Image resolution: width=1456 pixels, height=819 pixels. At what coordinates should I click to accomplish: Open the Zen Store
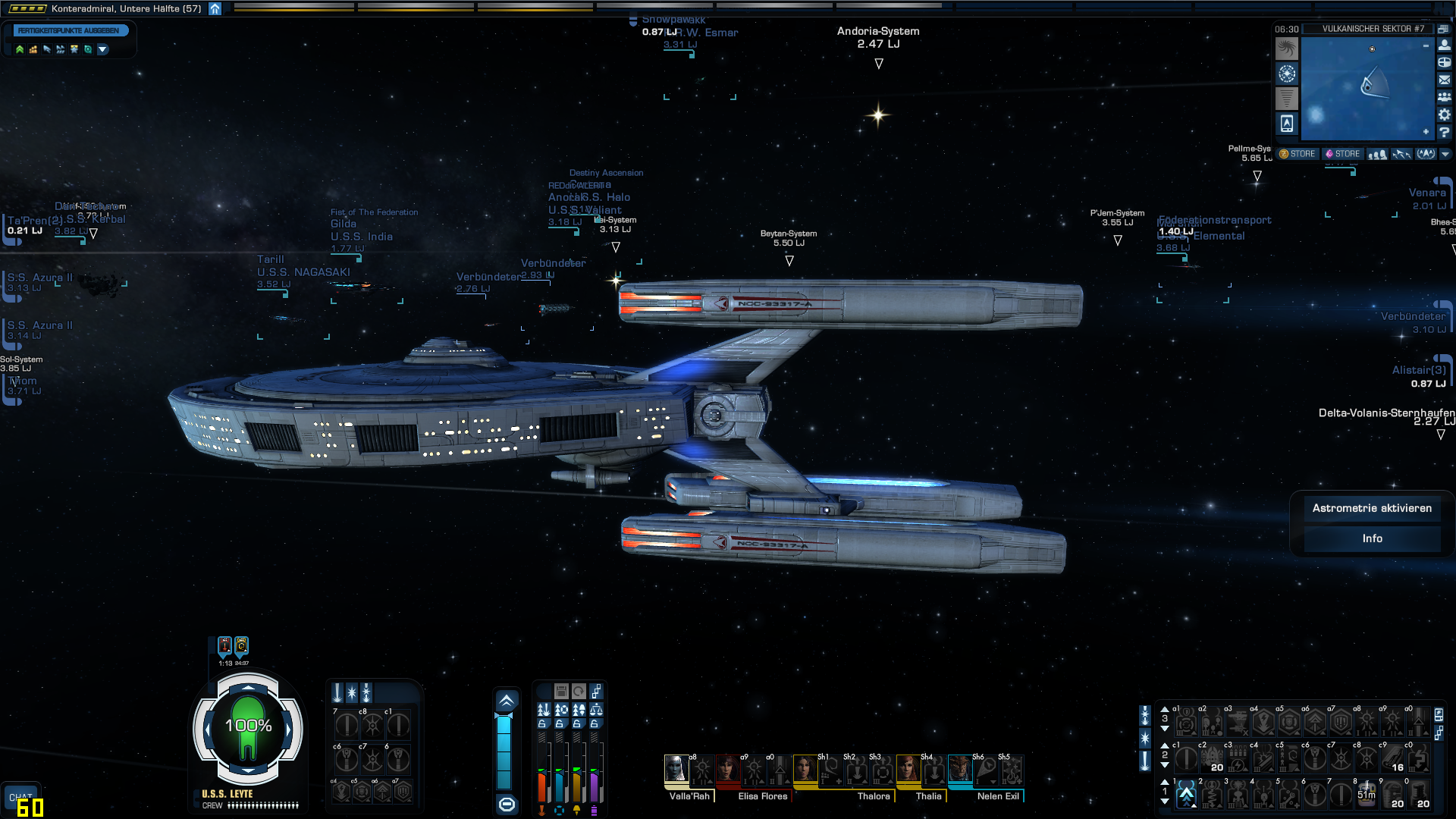pos(1298,154)
